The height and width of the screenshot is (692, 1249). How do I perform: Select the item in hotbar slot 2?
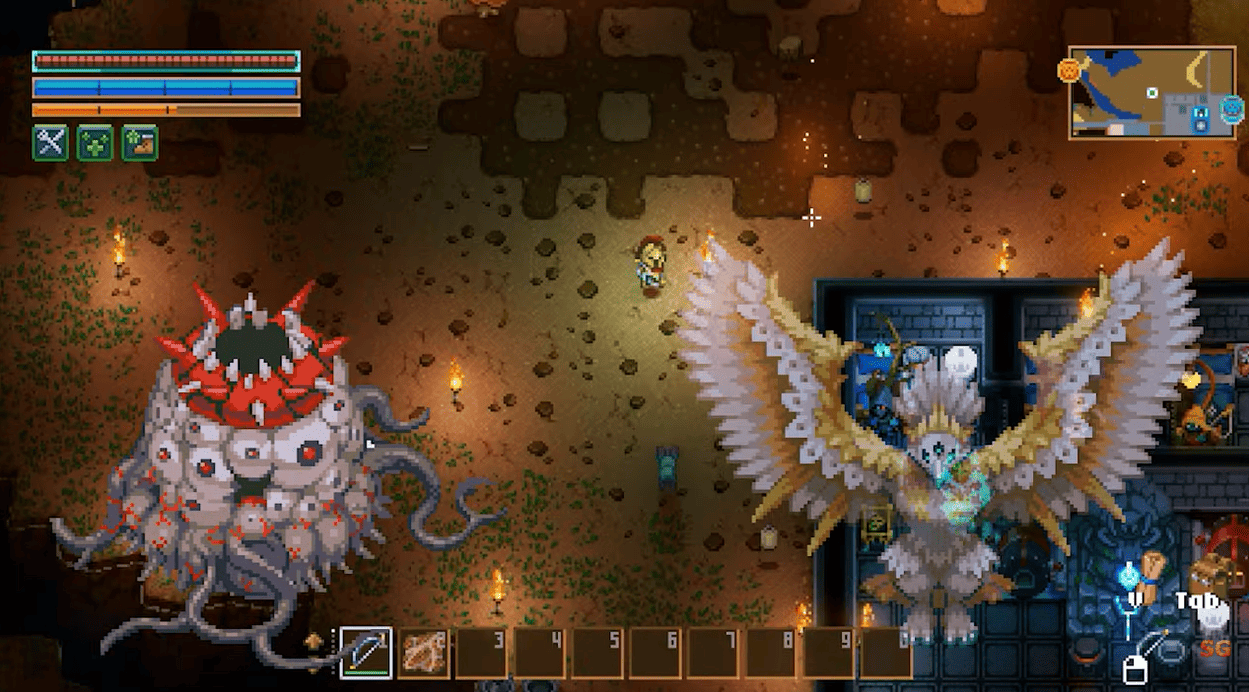coord(424,652)
